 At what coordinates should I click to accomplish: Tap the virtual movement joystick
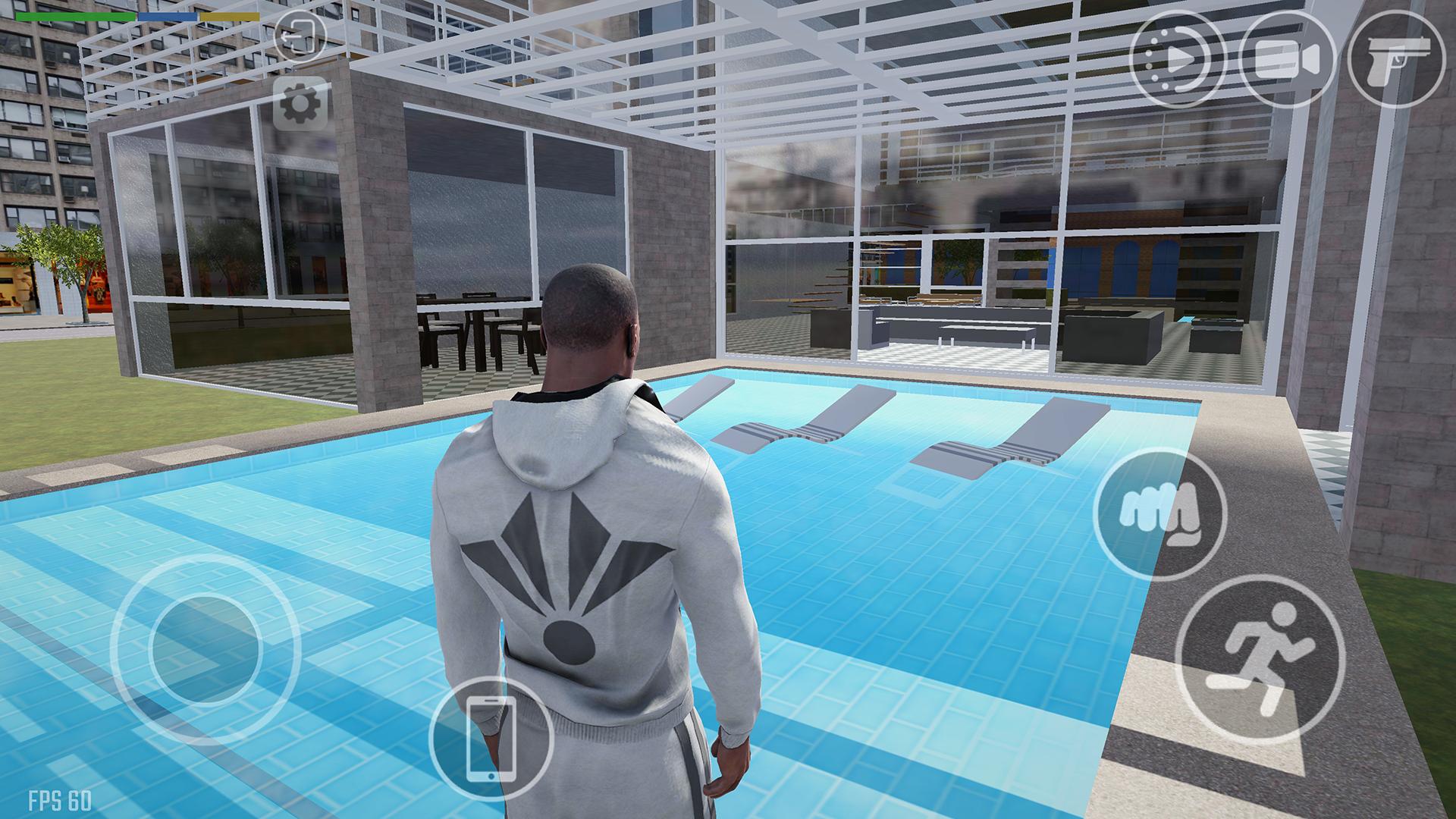click(x=205, y=649)
